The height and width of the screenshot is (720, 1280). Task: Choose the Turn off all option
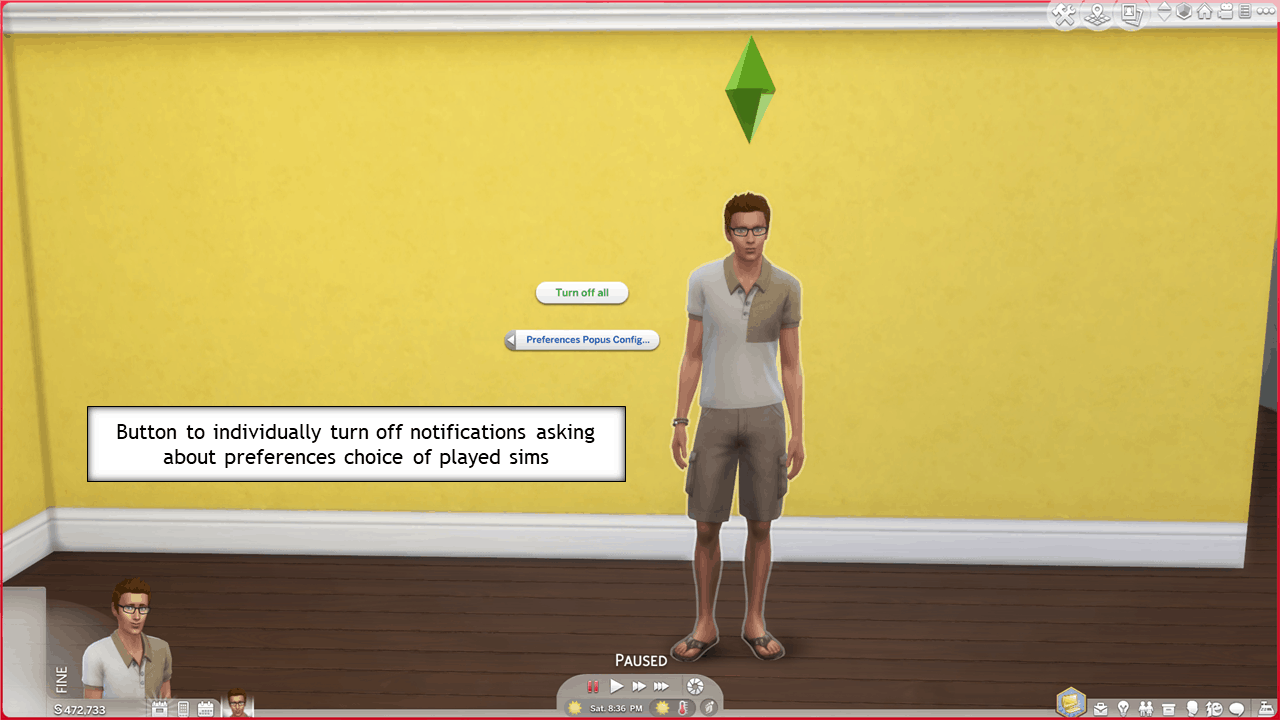pyautogui.click(x=582, y=293)
